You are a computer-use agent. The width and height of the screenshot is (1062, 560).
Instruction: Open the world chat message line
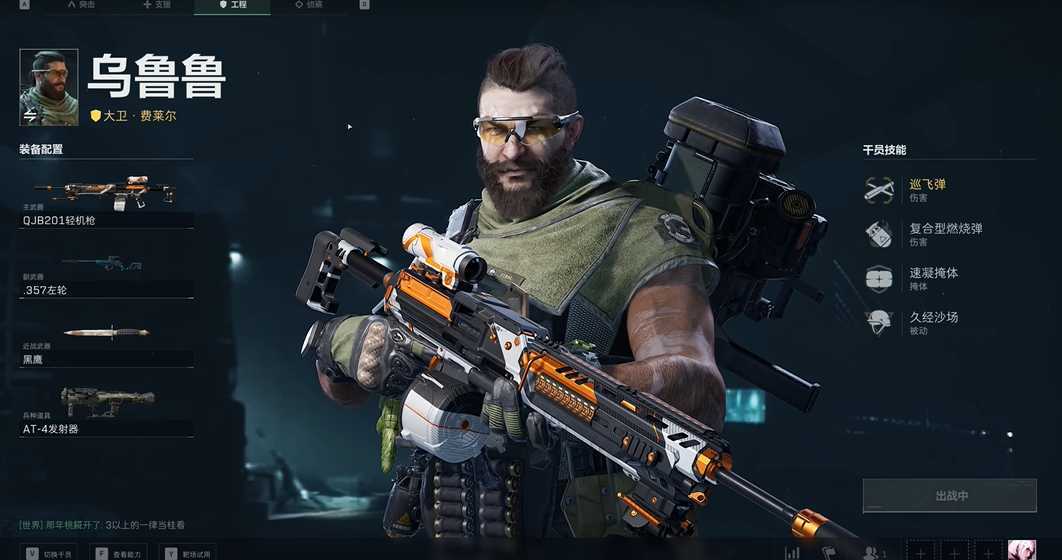(x=103, y=525)
